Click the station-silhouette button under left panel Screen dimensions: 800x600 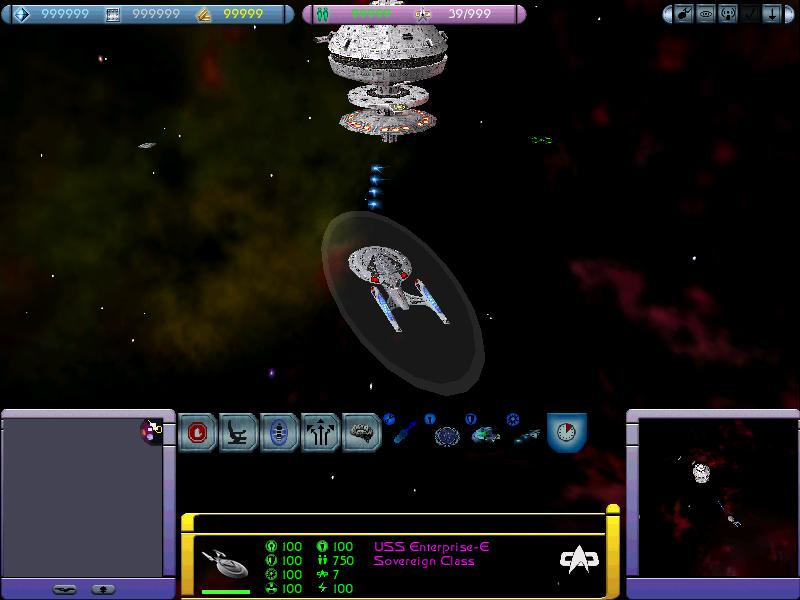click(101, 589)
